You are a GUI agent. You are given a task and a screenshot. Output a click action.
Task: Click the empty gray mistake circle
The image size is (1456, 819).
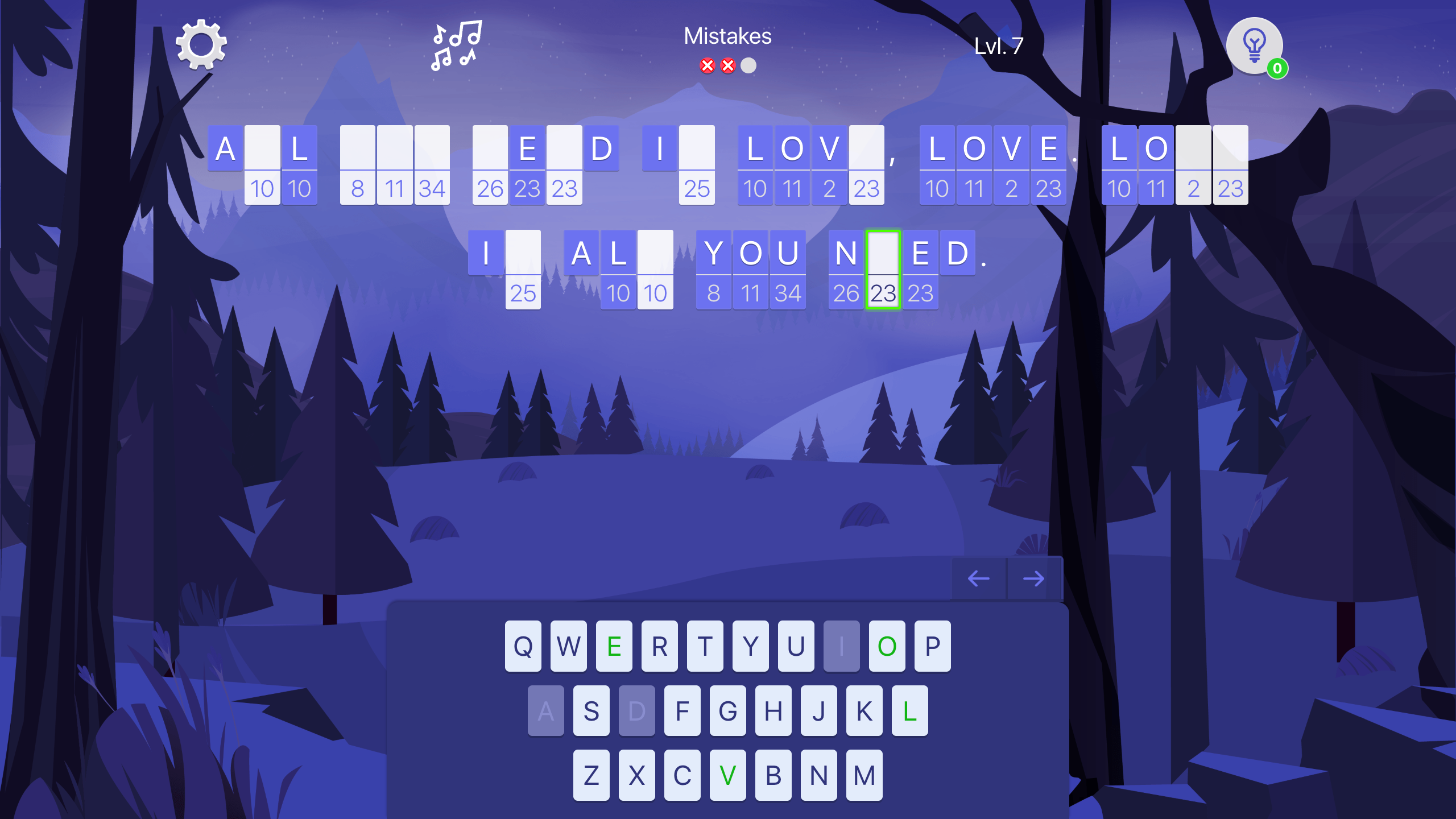tap(749, 65)
